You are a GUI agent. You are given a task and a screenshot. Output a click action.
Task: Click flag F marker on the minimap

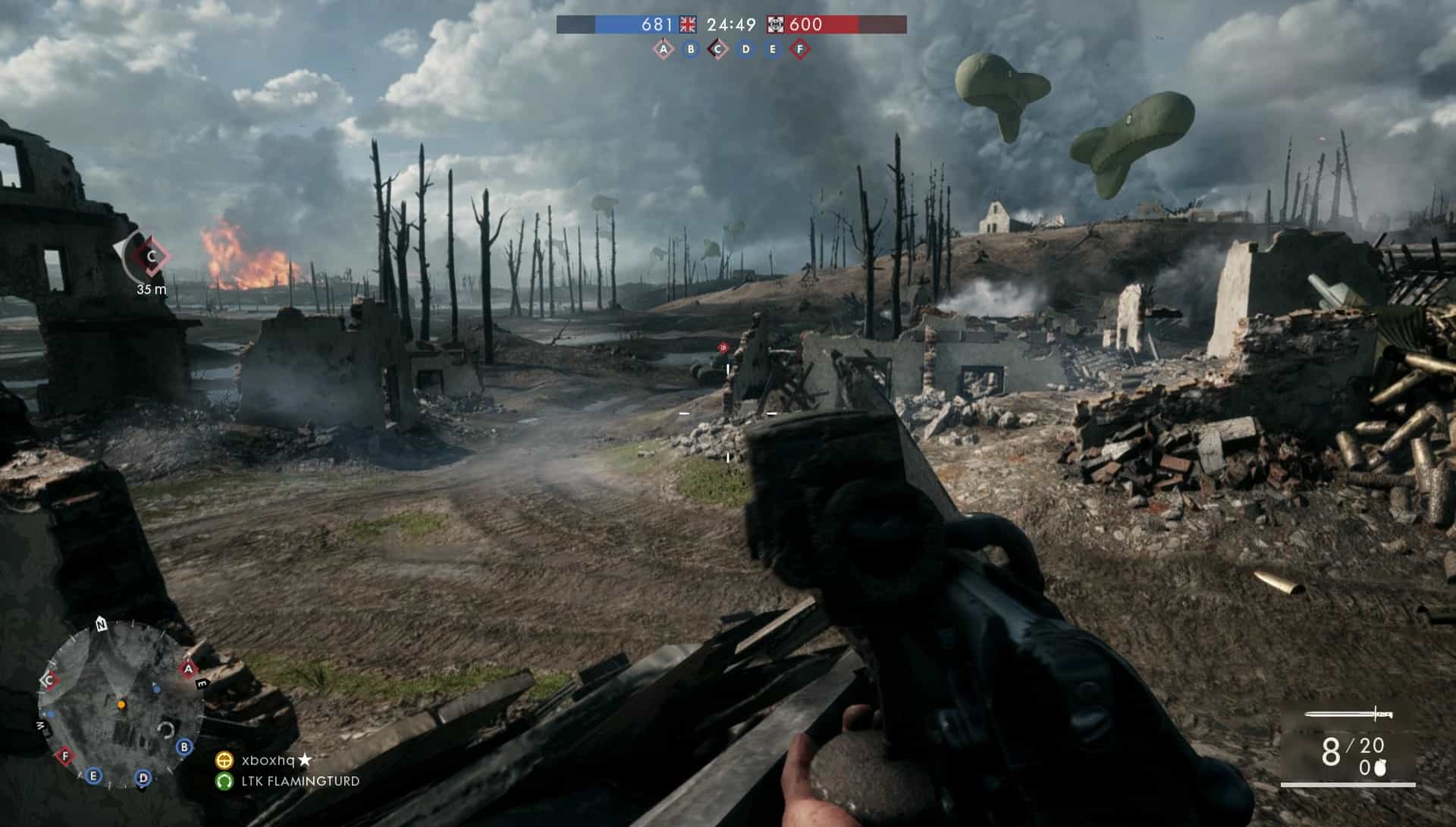(65, 756)
